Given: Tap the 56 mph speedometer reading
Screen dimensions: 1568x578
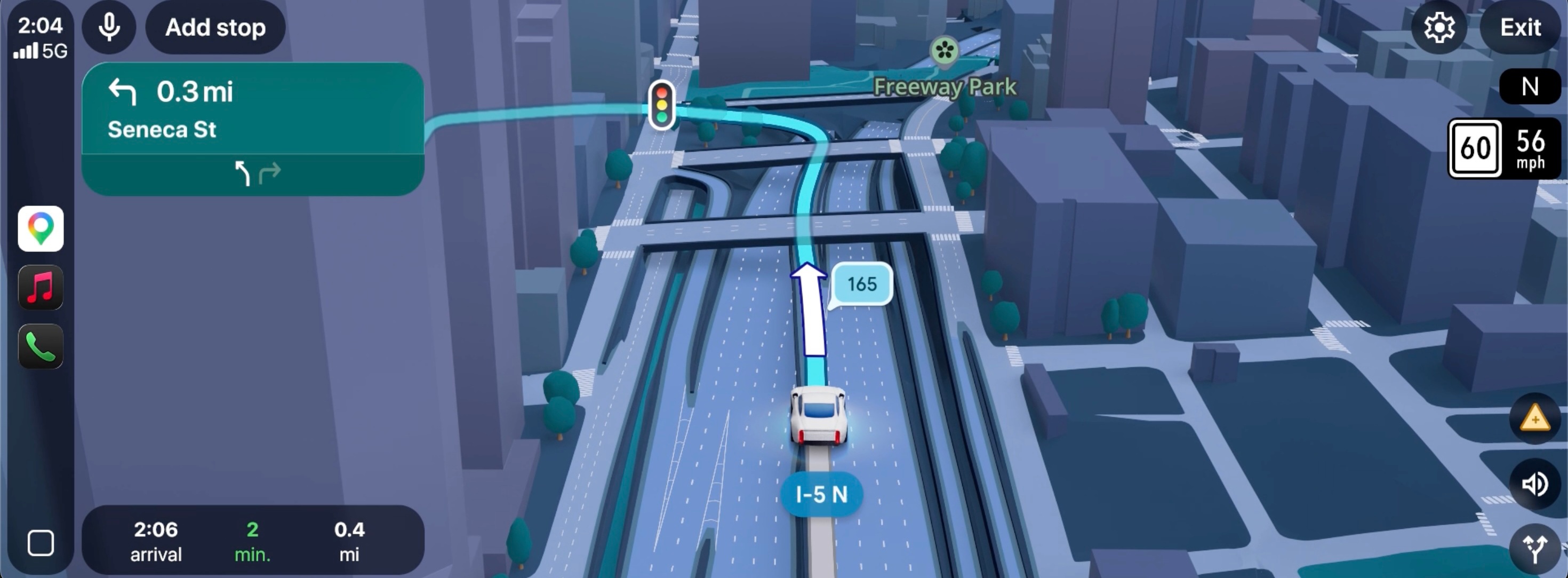Looking at the screenshot, I should [1532, 148].
